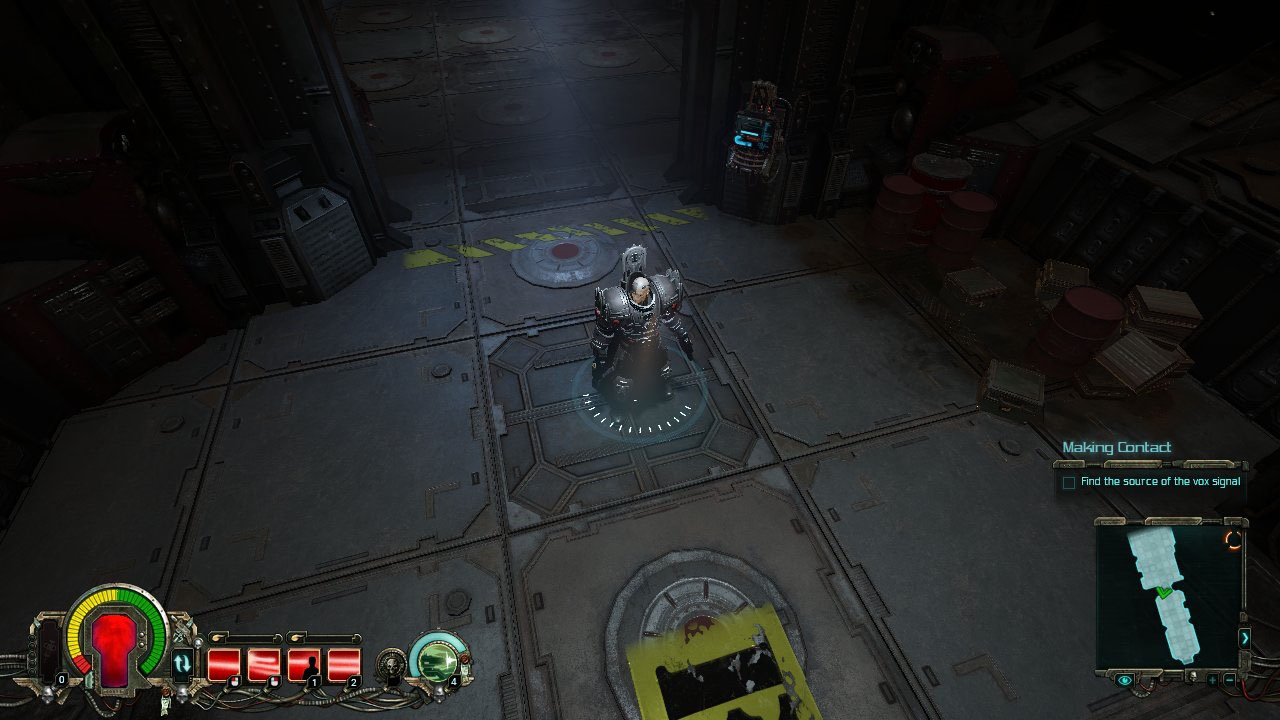This screenshot has width=1280, height=720.
Task: Activate the skill slot with silhouette icon
Action: click(304, 664)
